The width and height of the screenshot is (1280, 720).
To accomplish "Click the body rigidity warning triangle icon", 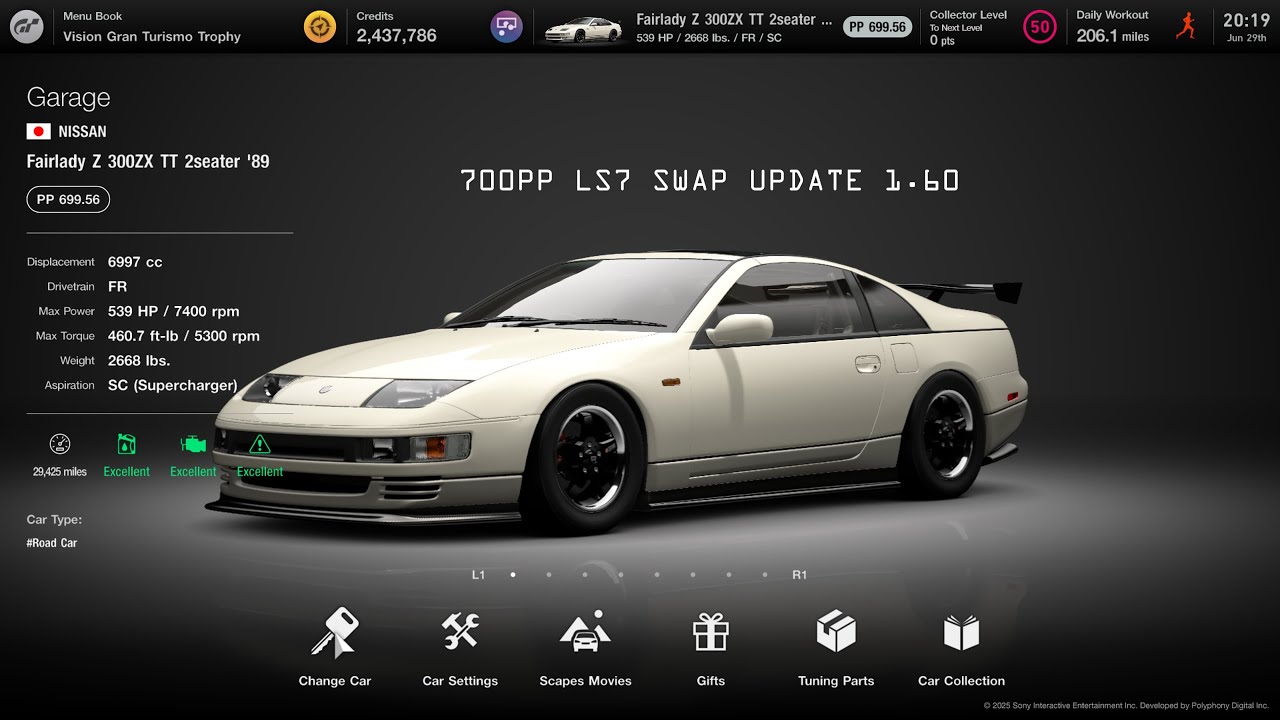I will tap(260, 444).
